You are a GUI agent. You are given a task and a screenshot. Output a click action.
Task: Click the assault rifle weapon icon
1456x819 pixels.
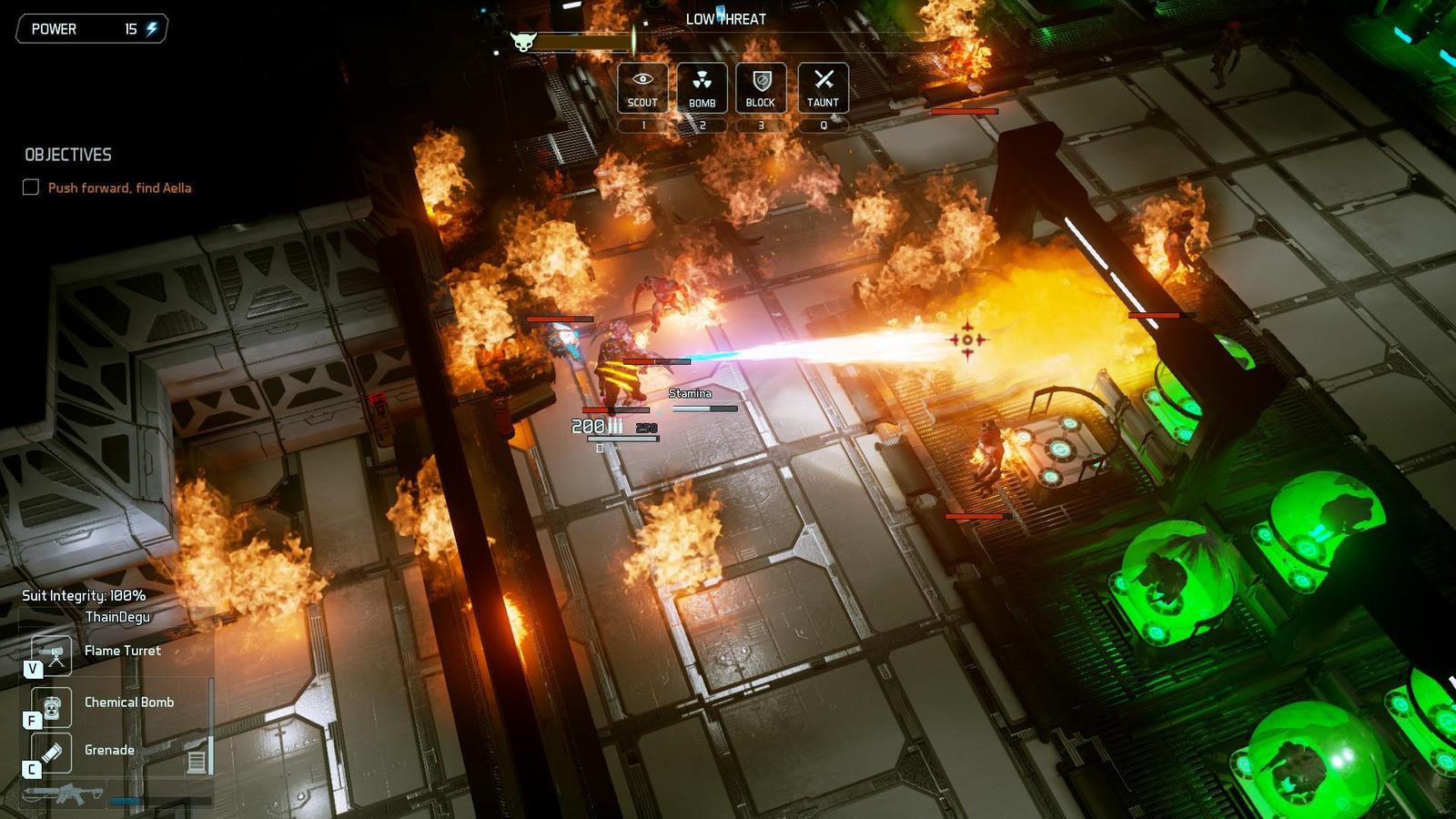click(x=64, y=794)
